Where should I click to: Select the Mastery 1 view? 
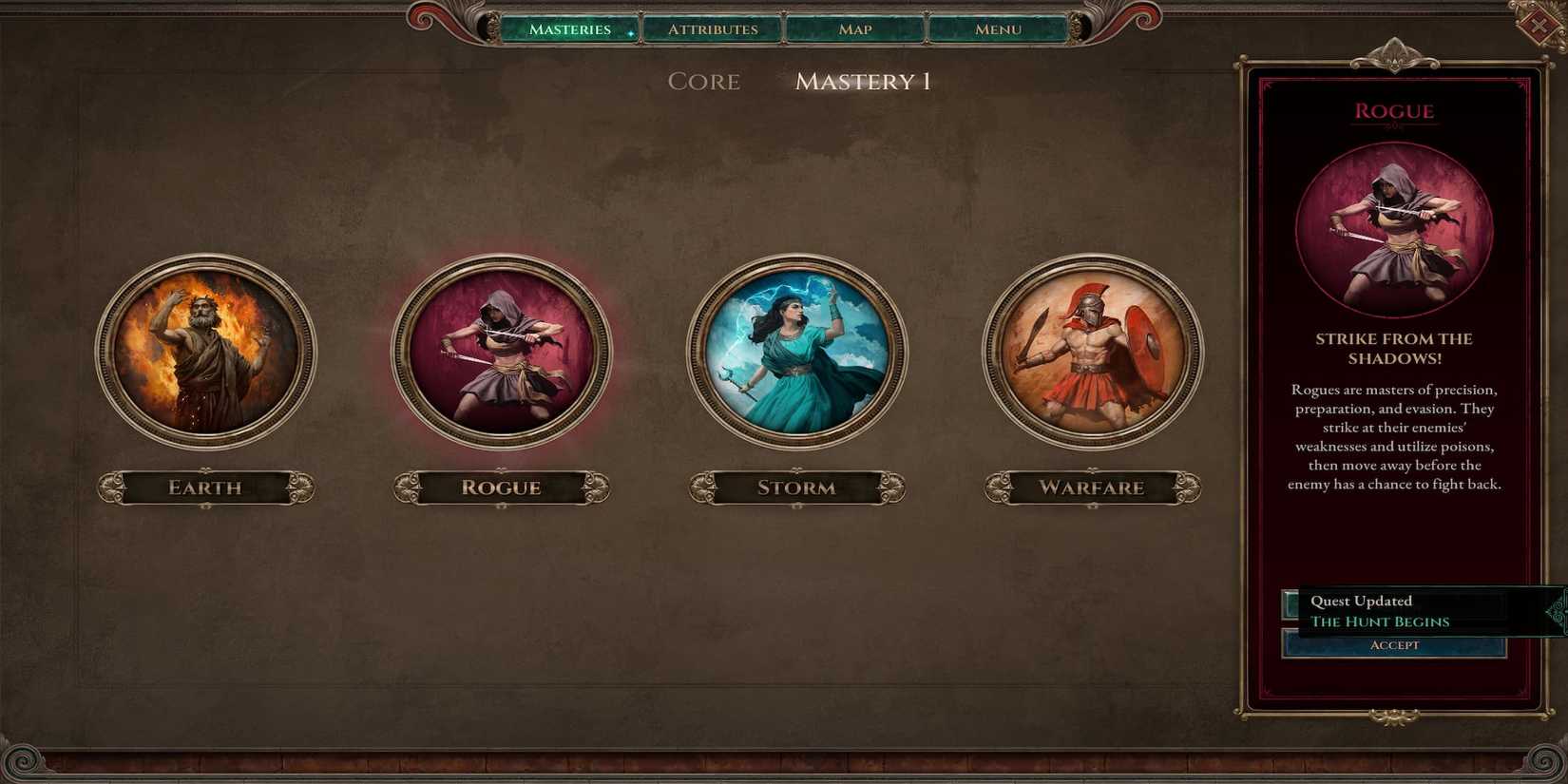863,81
